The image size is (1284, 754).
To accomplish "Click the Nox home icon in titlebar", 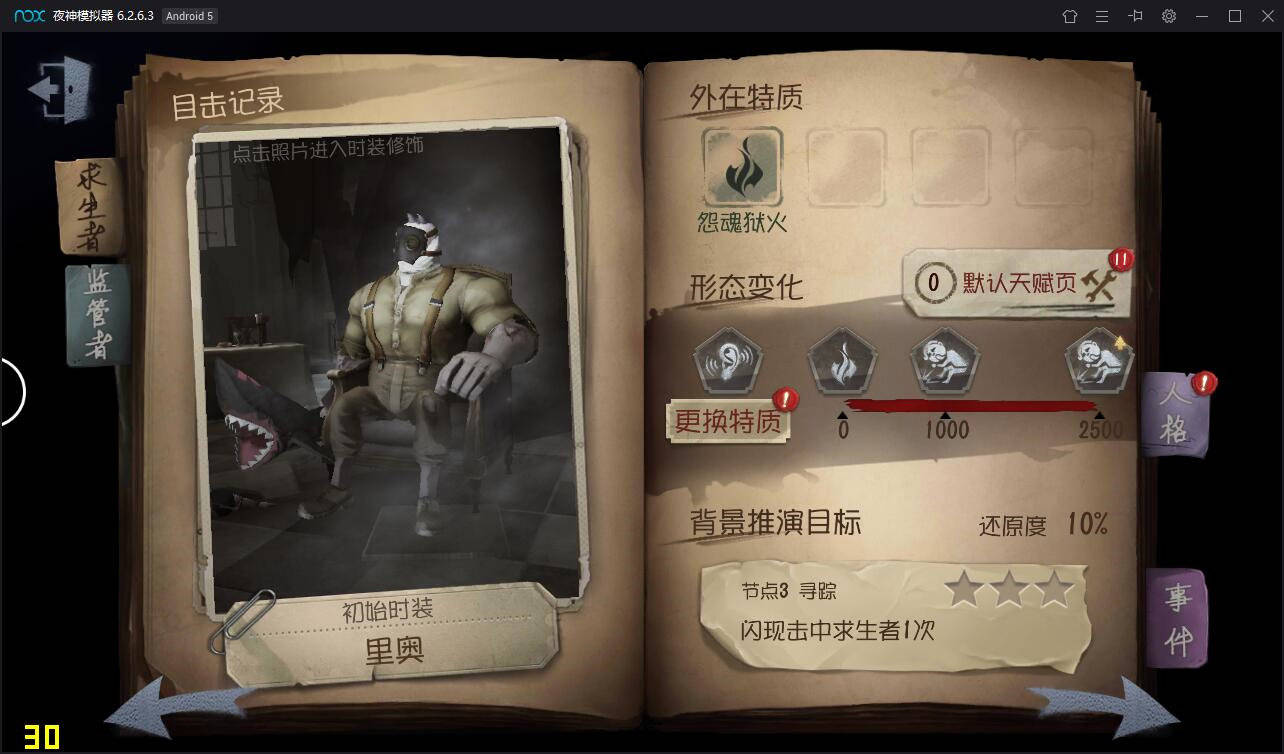I will pyautogui.click(x=1071, y=16).
